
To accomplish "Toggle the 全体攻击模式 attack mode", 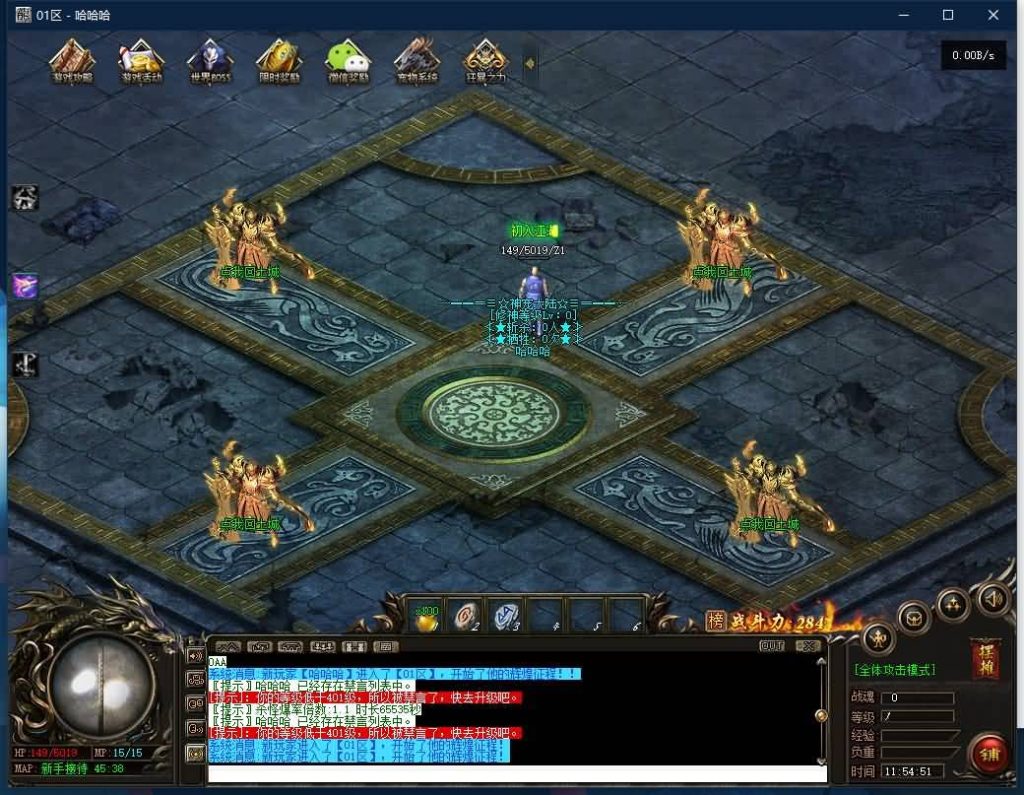I will pos(894,669).
